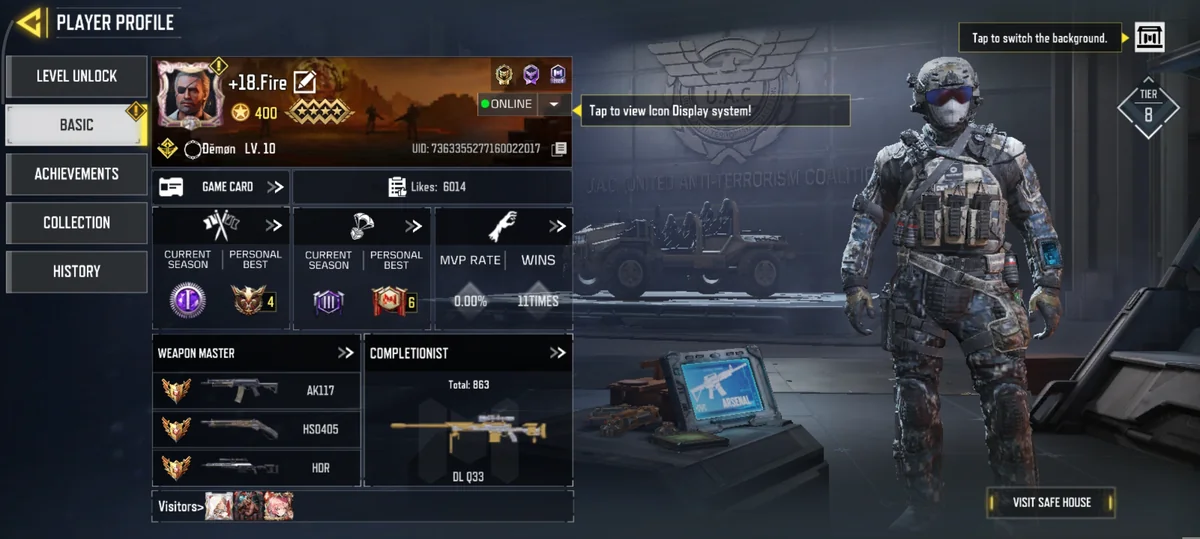
Task: View the History tab
Action: pos(77,271)
